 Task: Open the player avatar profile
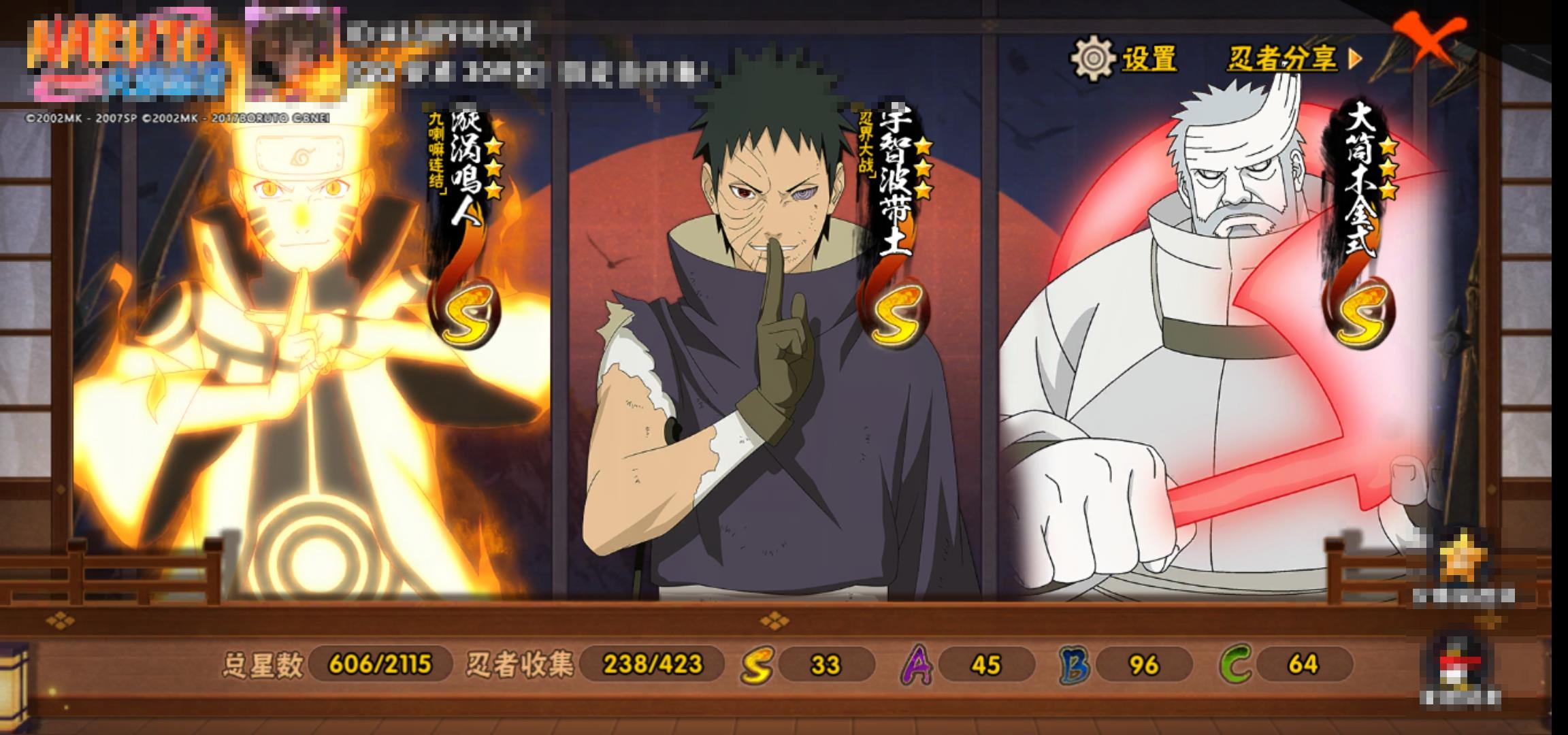(293, 54)
